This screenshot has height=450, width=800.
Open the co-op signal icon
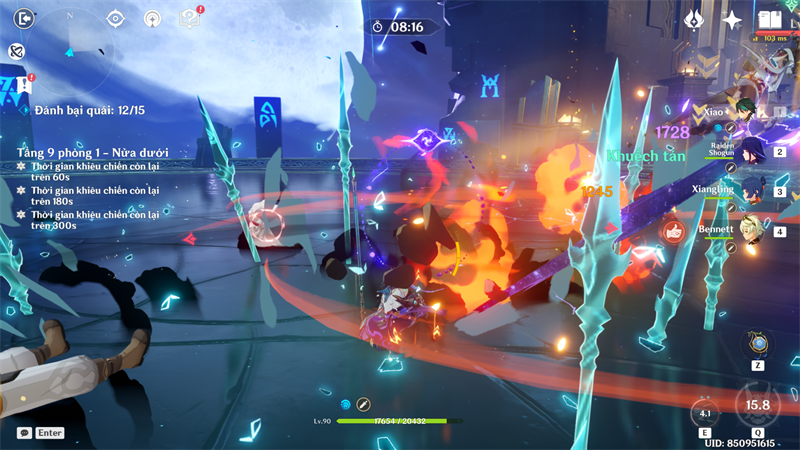click(152, 18)
